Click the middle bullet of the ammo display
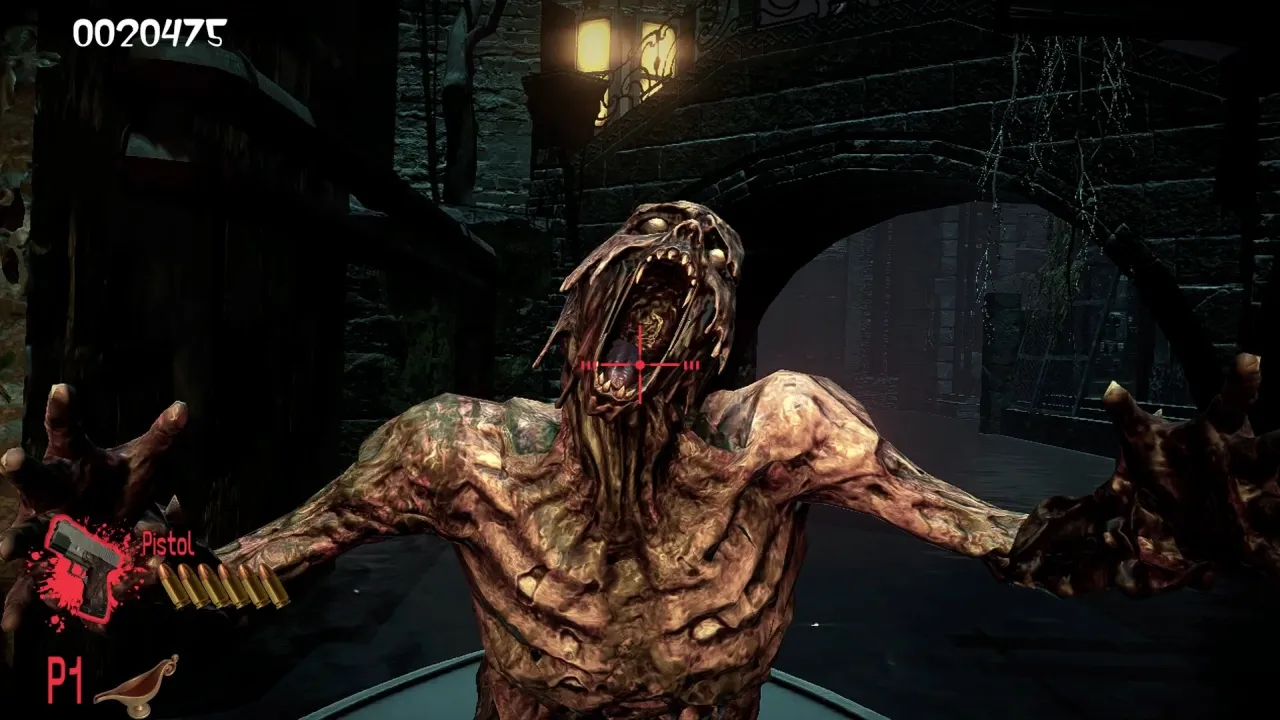The height and width of the screenshot is (720, 1280). click(218, 585)
